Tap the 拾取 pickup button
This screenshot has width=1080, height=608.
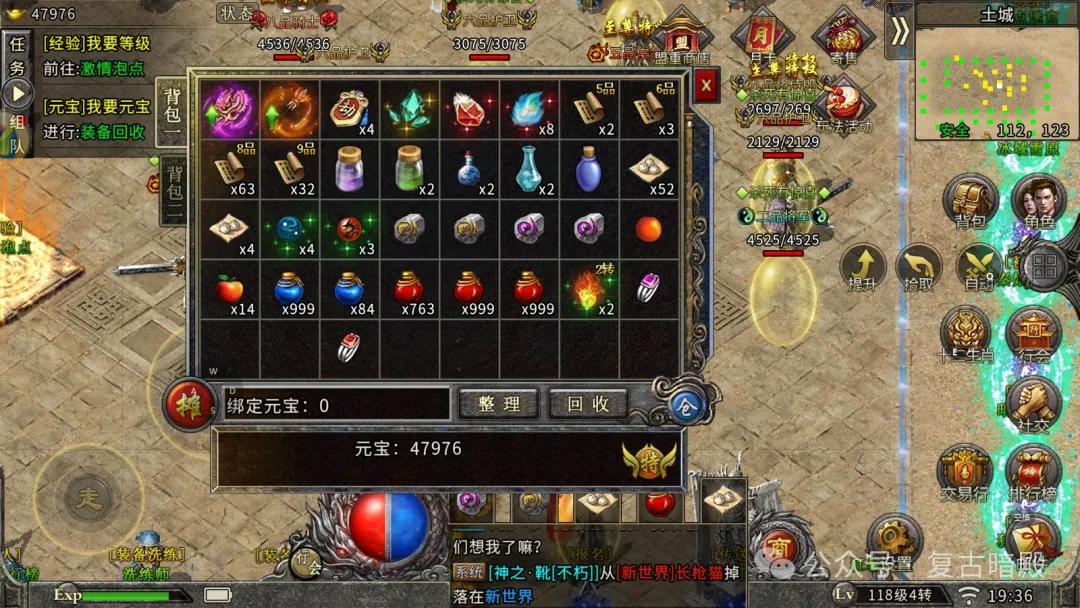click(x=918, y=268)
